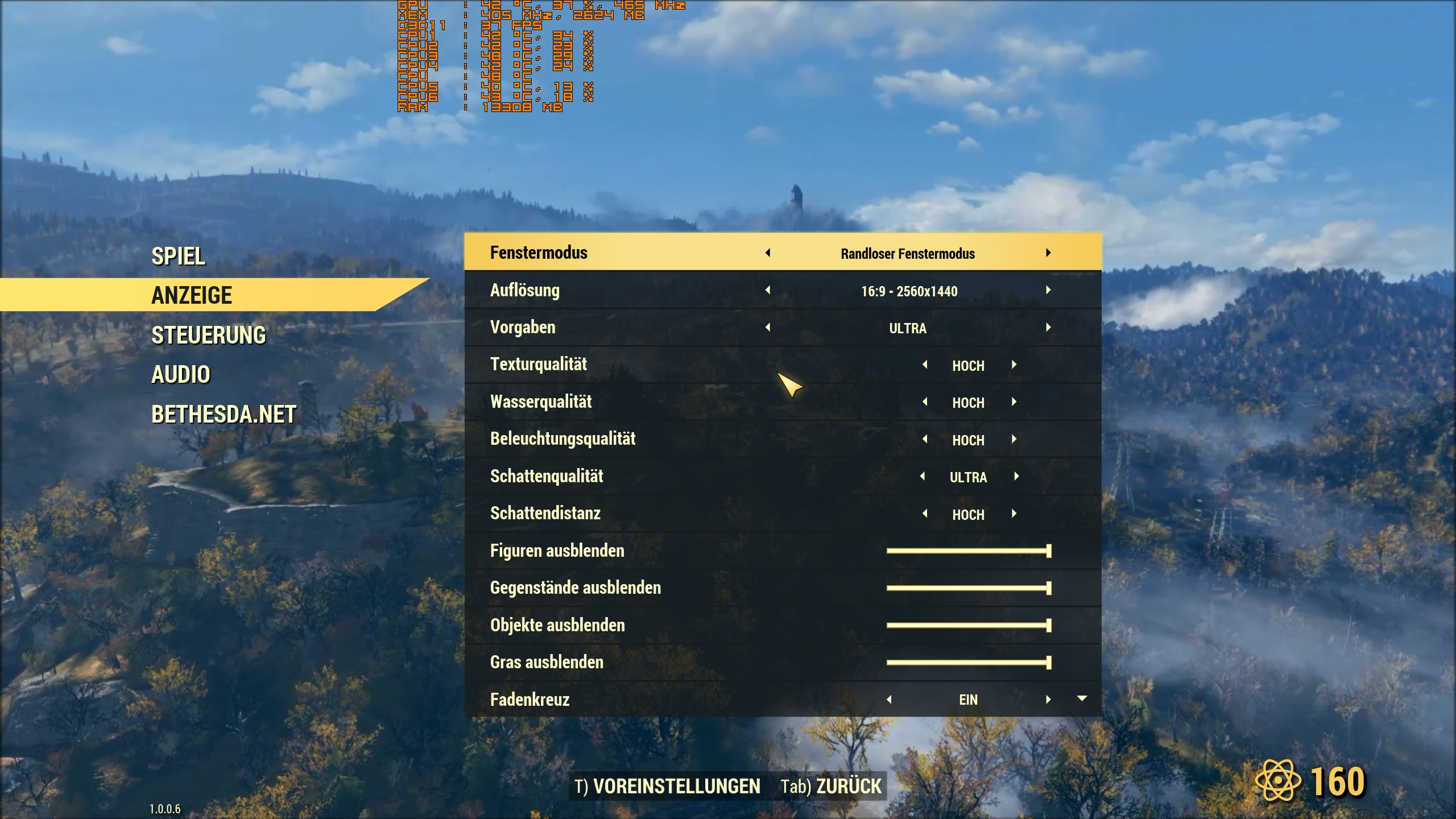The width and height of the screenshot is (1456, 819).
Task: Switch to the STEUERUNG settings tab
Action: (x=208, y=335)
